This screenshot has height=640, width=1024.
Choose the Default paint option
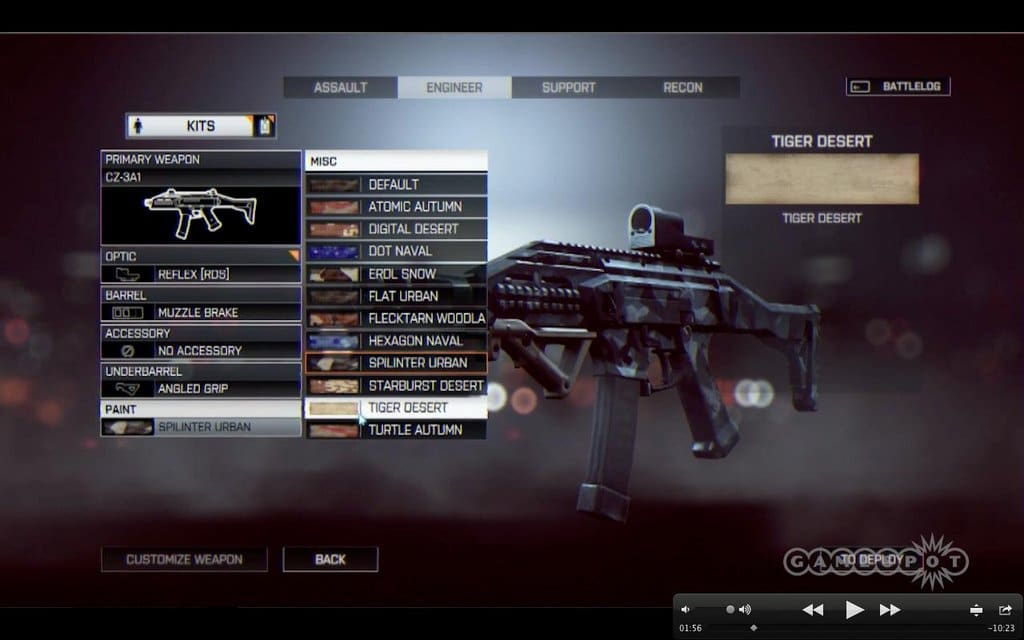click(x=396, y=184)
